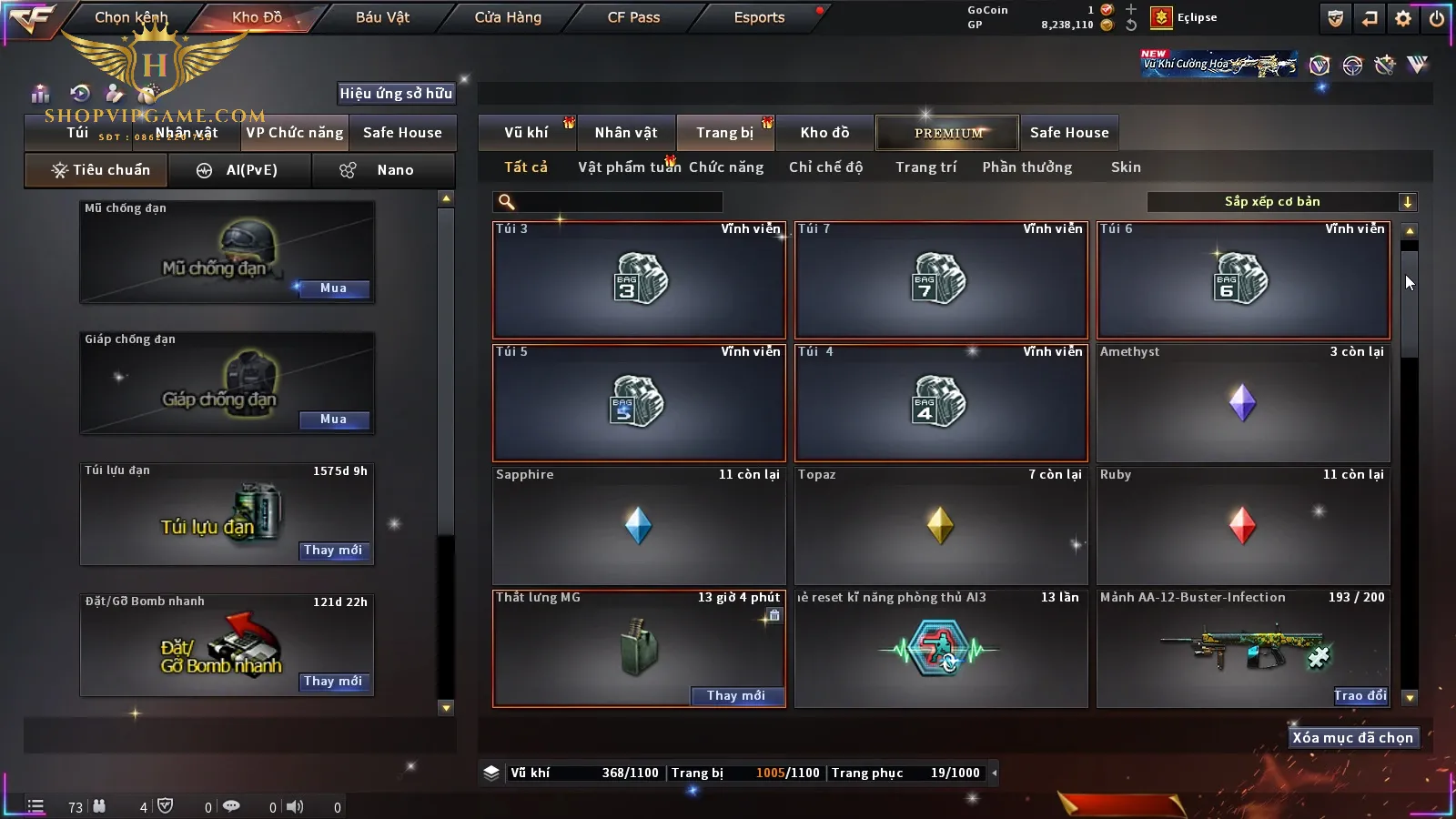Renew the Túi lựu đạn grenade bag
This screenshot has width=1456, height=819.
coord(333,551)
